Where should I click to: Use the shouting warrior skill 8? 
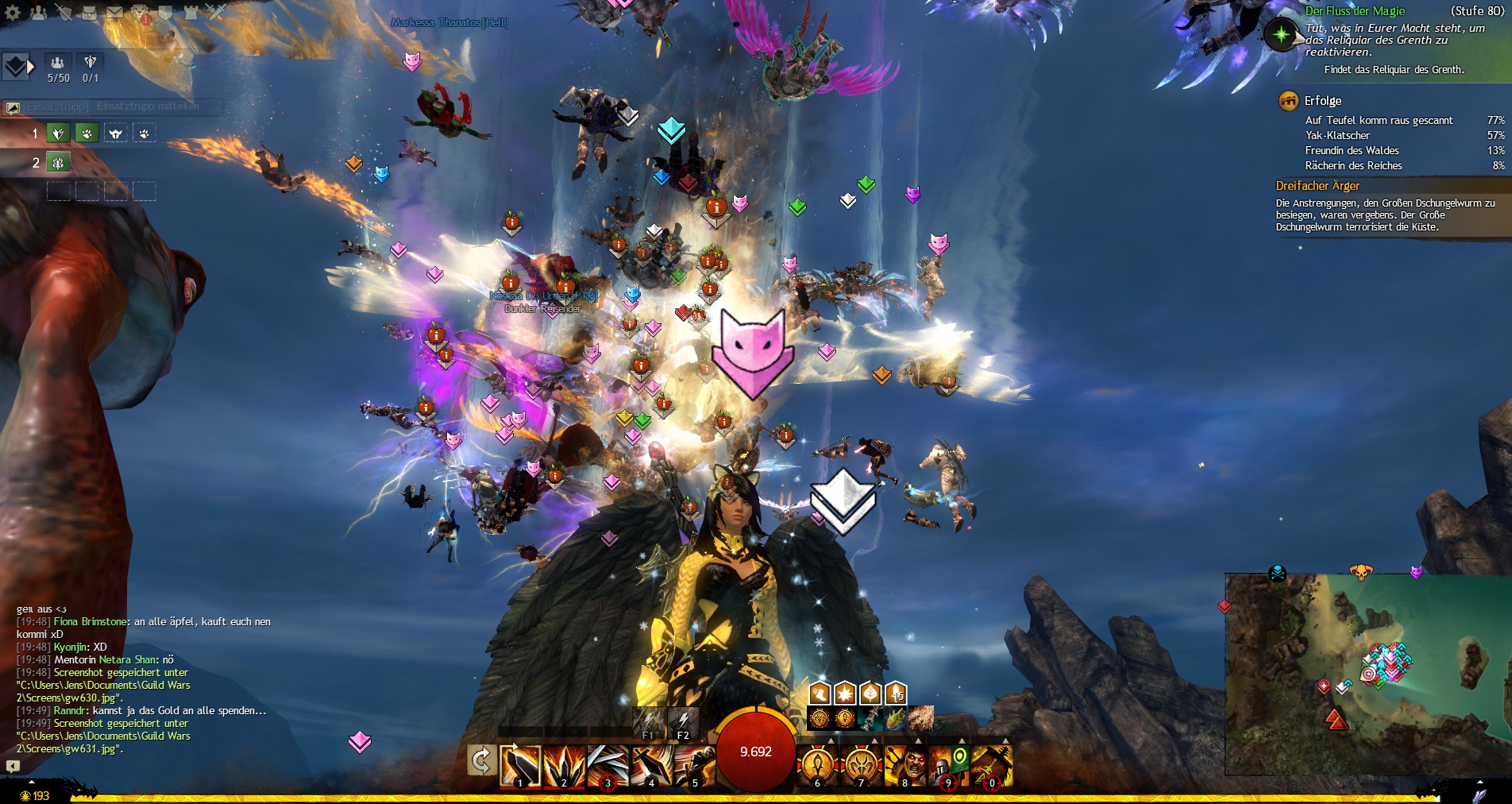pos(904,766)
